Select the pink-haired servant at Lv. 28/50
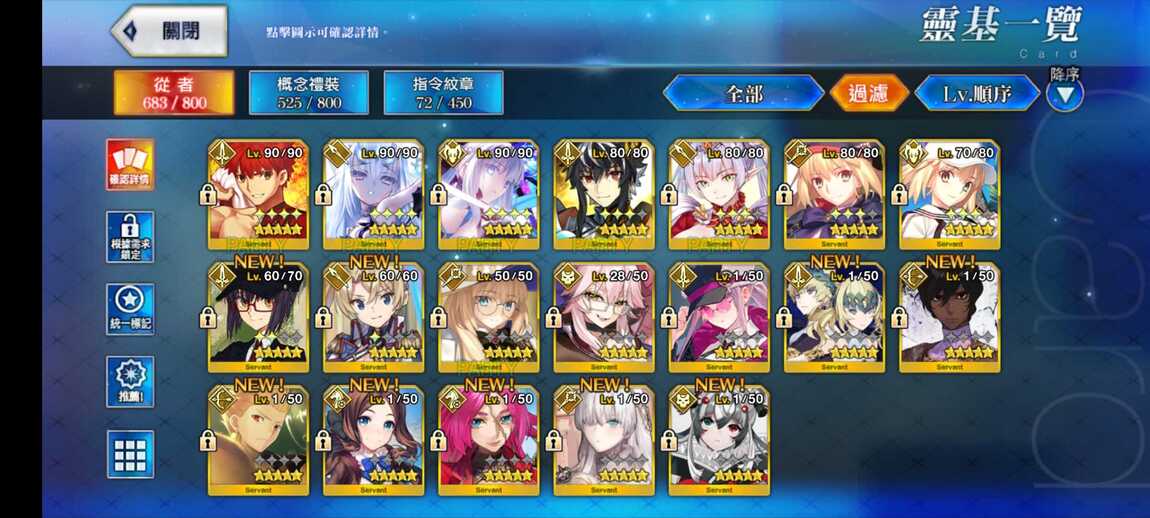The width and height of the screenshot is (1150, 518). tap(605, 317)
